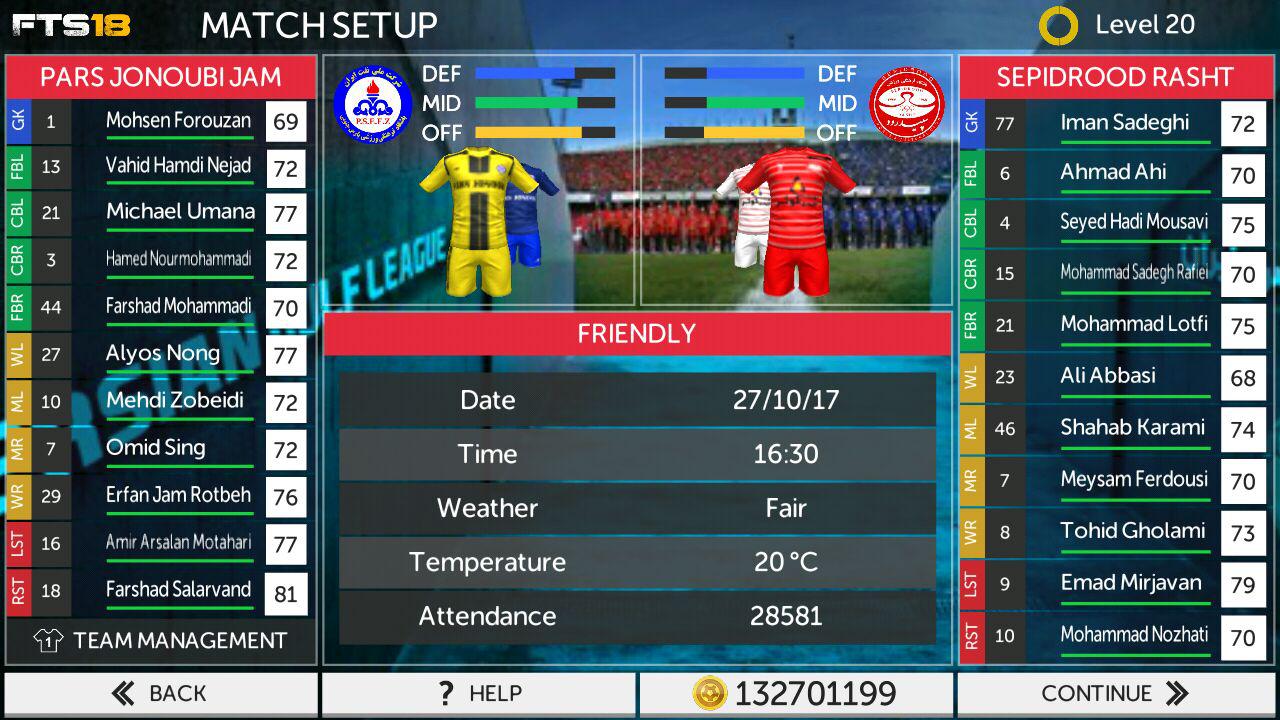
Task: Click the Sepidrood Rasht club crest
Action: point(906,105)
